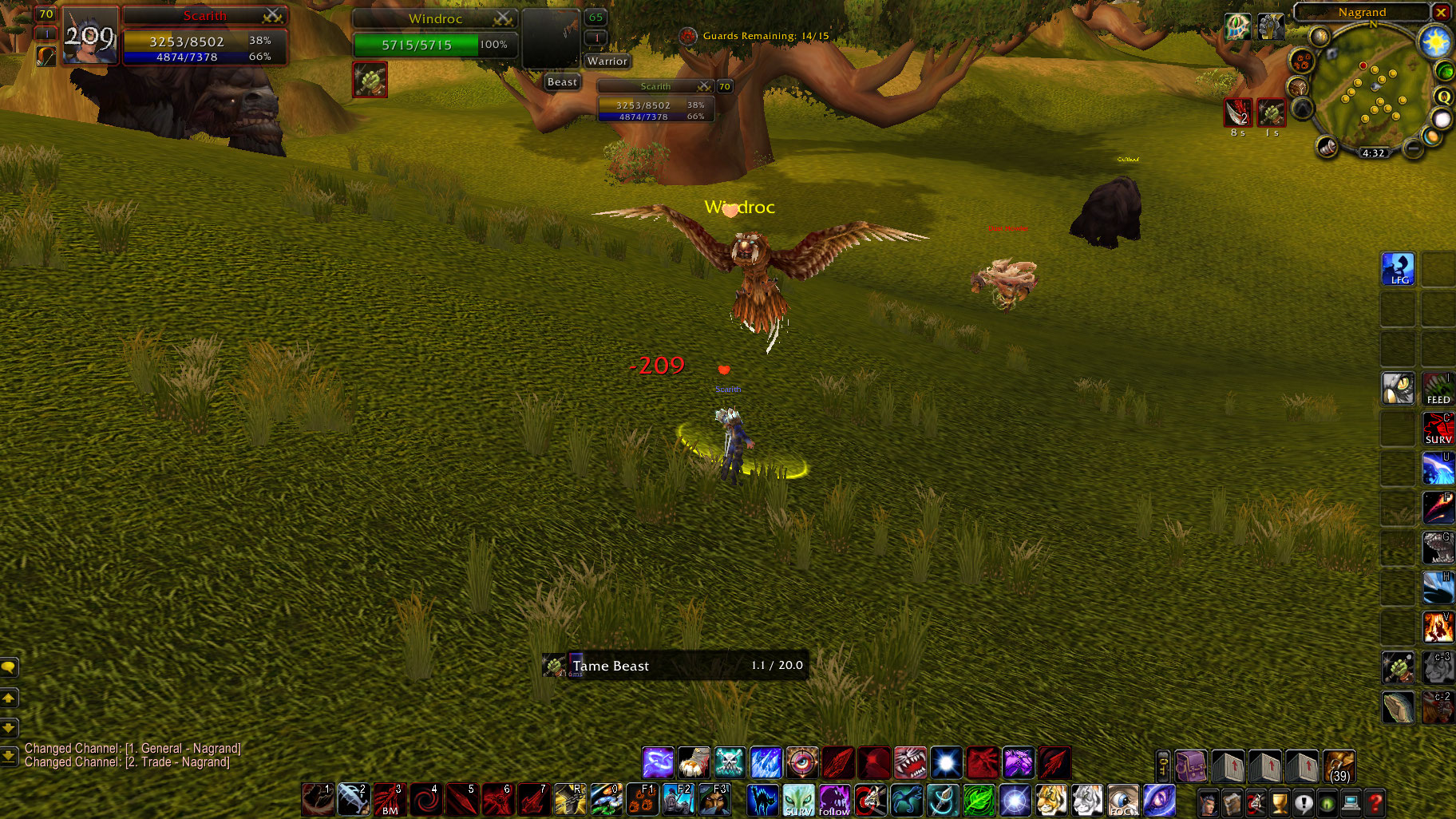
Task: Toggle the follow pet command
Action: 833,801
